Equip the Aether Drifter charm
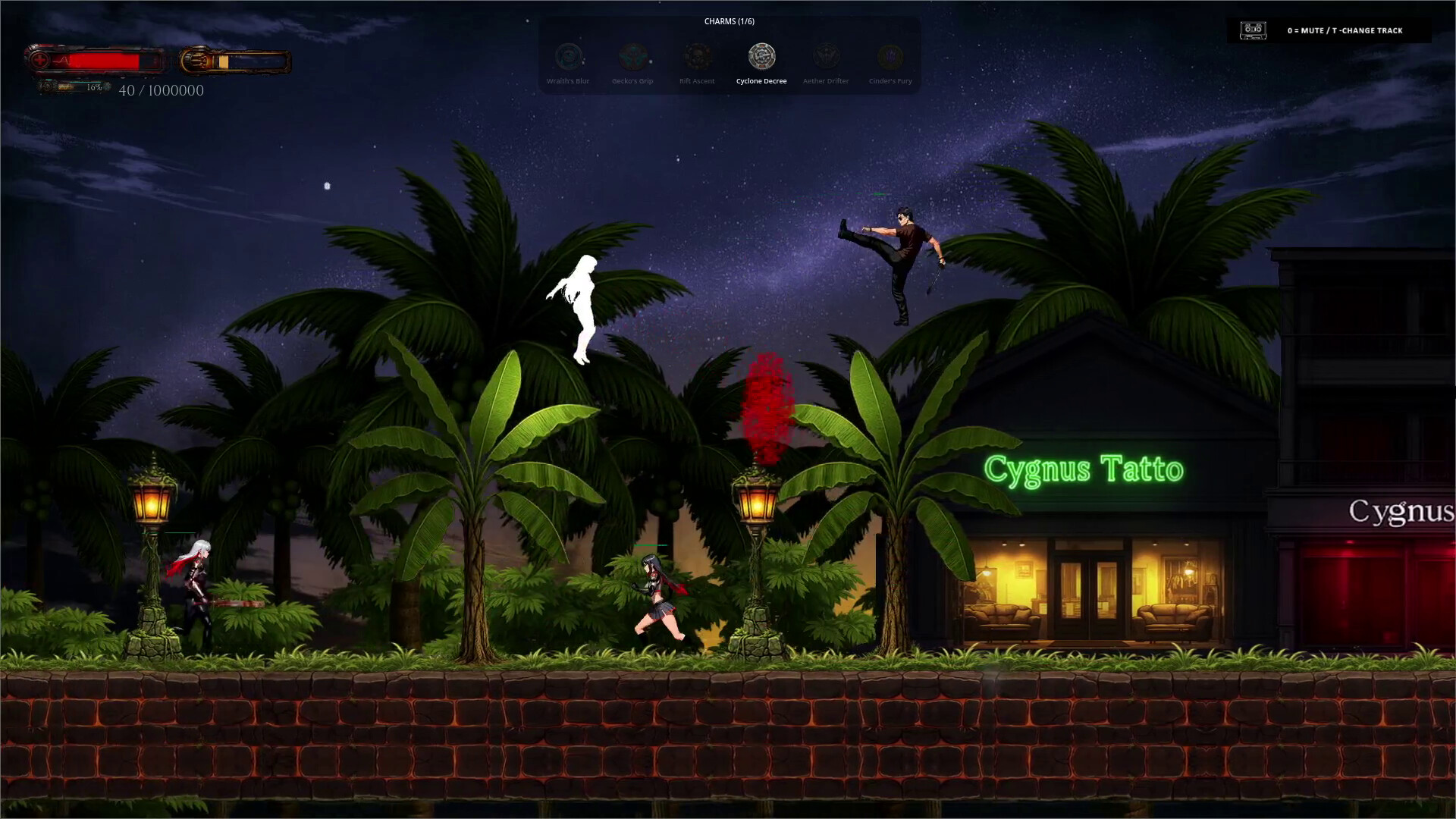The width and height of the screenshot is (1456, 819). [x=826, y=57]
